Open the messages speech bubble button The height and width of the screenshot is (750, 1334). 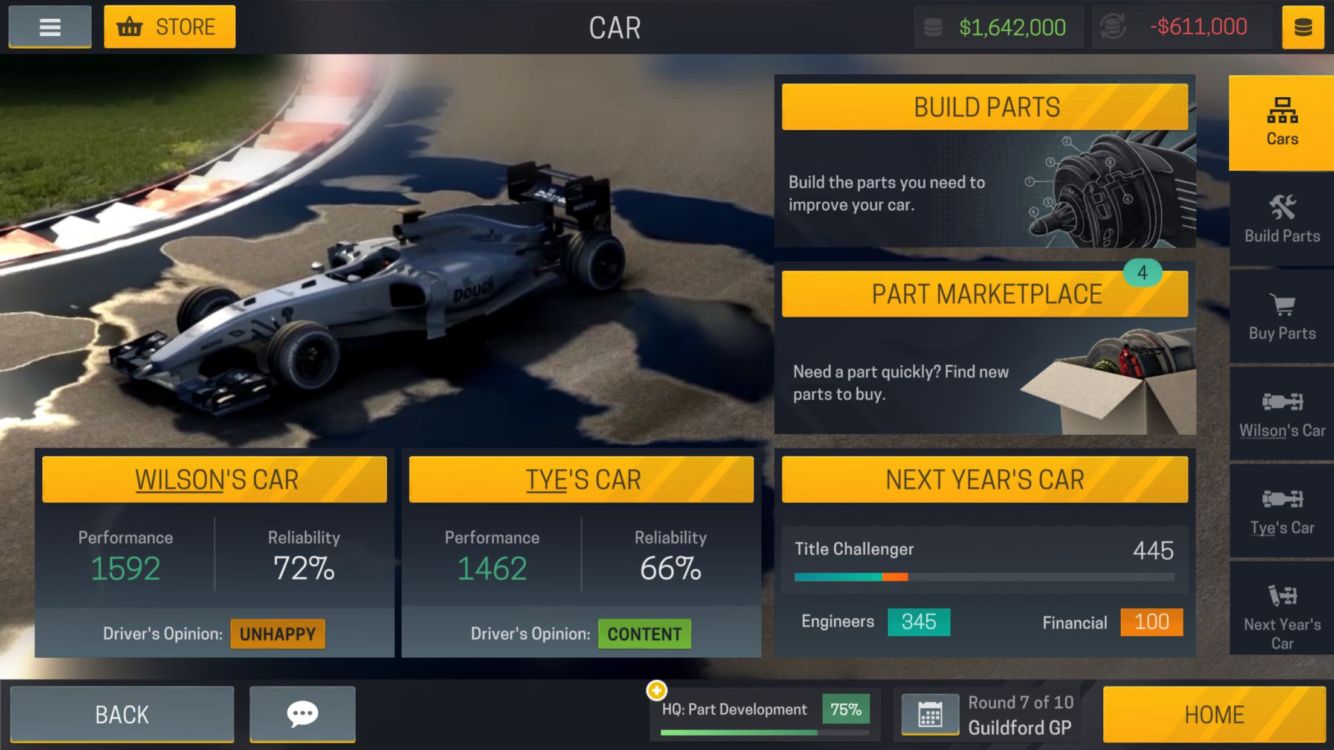[x=302, y=714]
